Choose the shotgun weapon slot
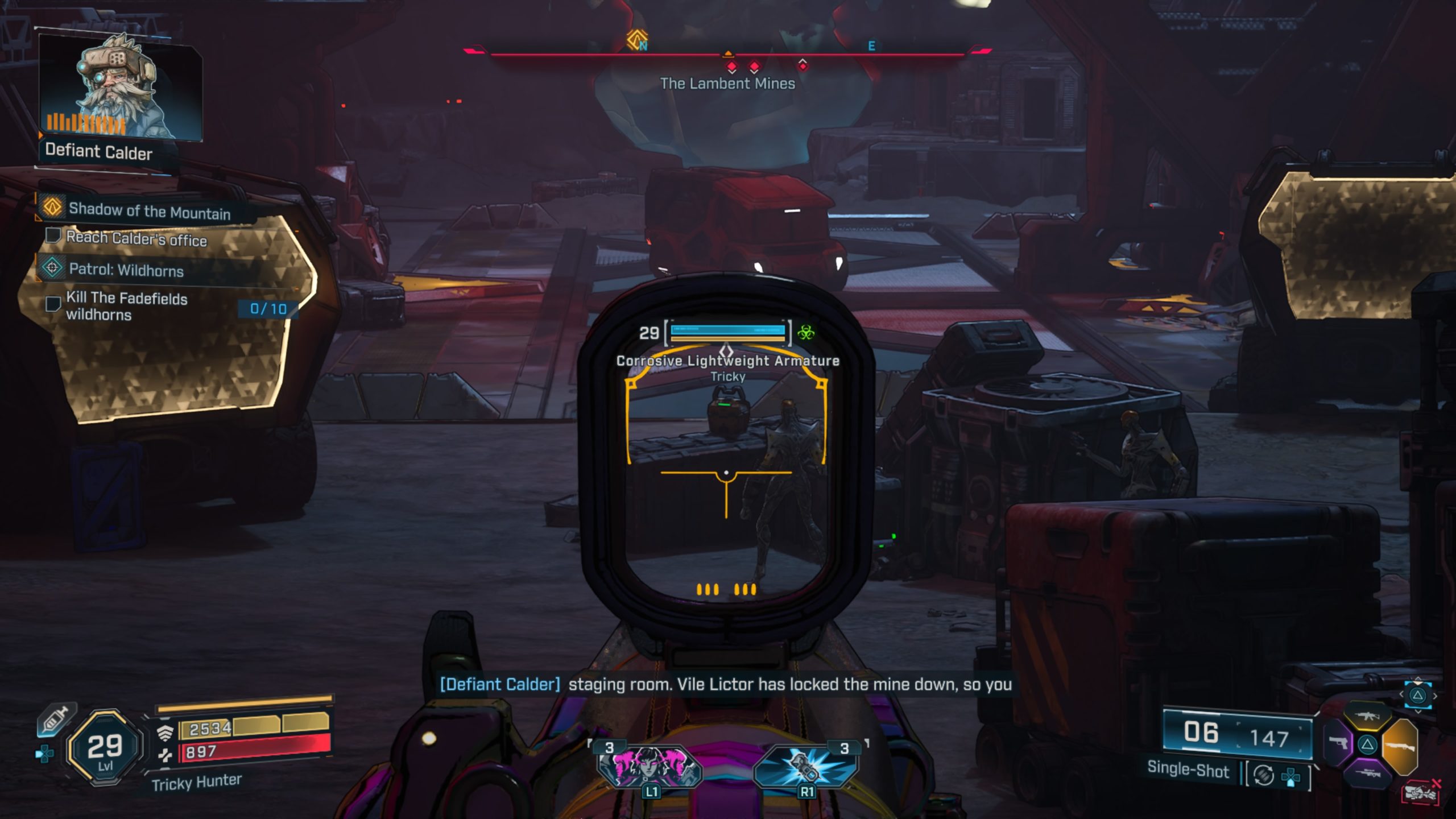The image size is (1456, 819). (1400, 746)
